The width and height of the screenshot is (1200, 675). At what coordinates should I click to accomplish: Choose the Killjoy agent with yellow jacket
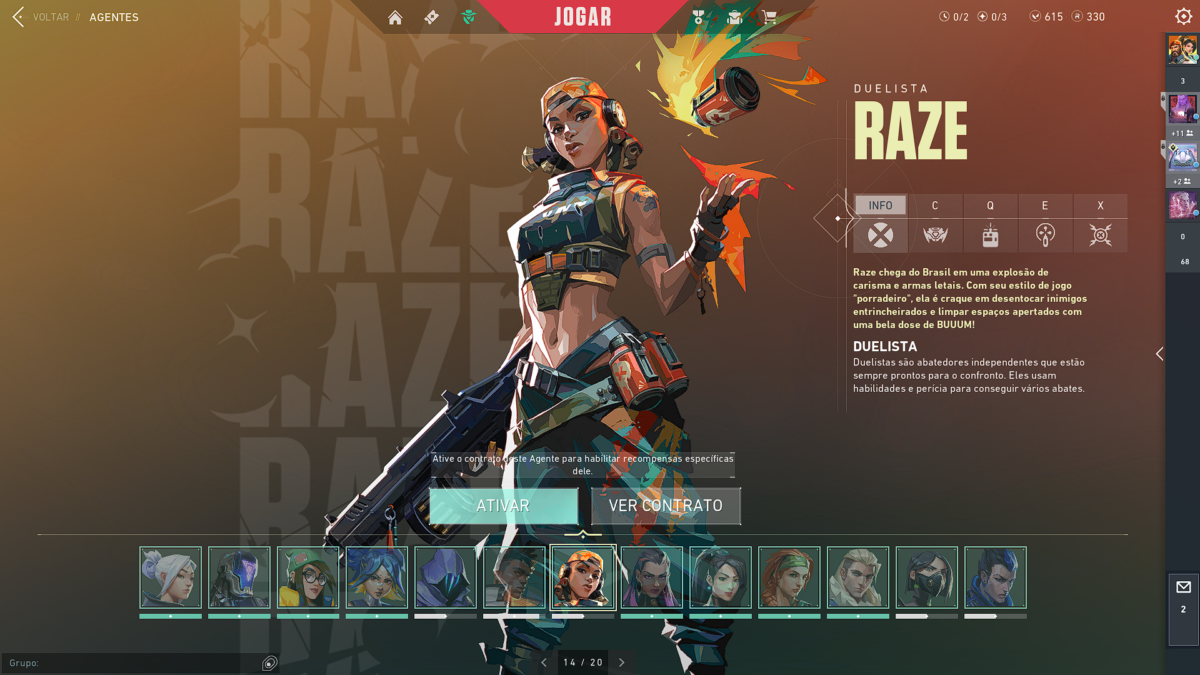click(308, 577)
